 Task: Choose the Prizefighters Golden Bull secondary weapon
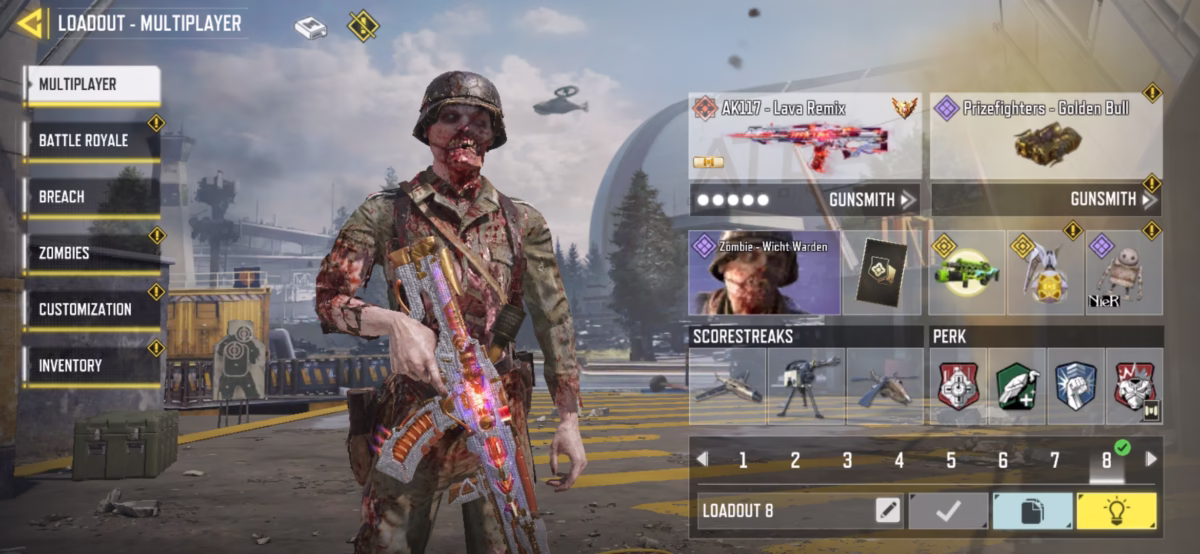(x=1046, y=135)
